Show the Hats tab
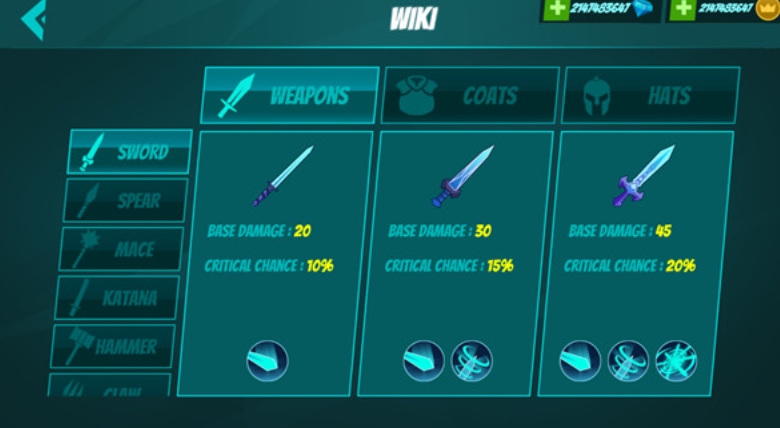The image size is (780, 428). [651, 96]
